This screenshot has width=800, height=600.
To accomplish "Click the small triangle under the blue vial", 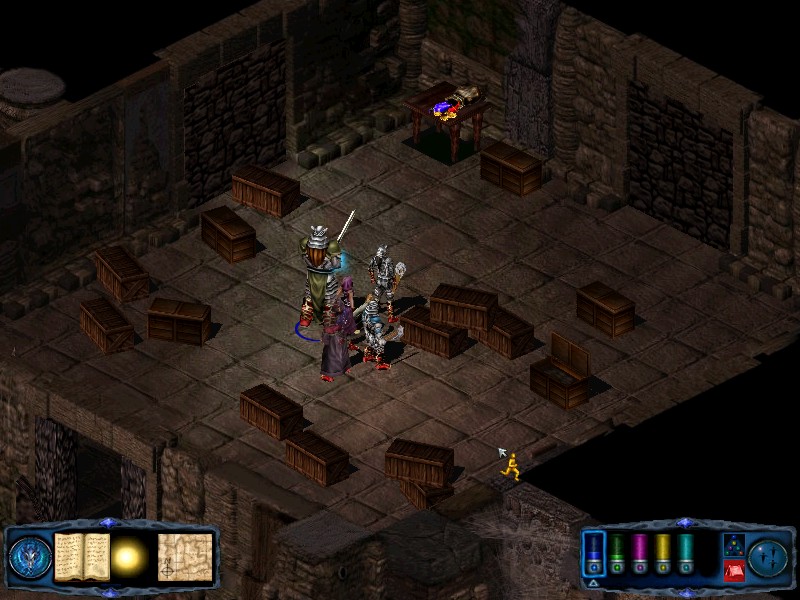I will [x=594, y=583].
